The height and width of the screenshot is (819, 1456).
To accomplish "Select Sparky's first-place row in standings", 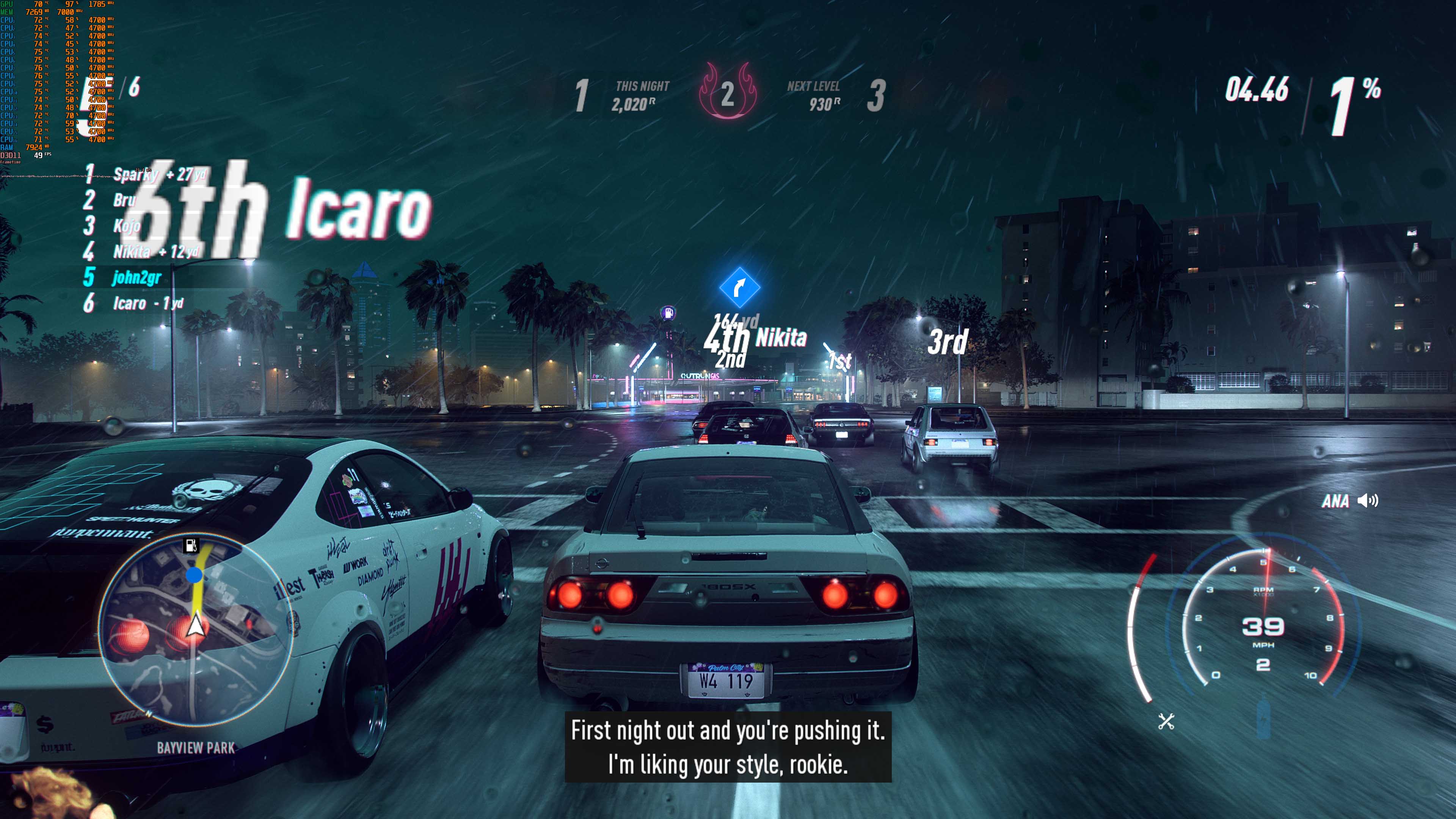I will pos(144,174).
